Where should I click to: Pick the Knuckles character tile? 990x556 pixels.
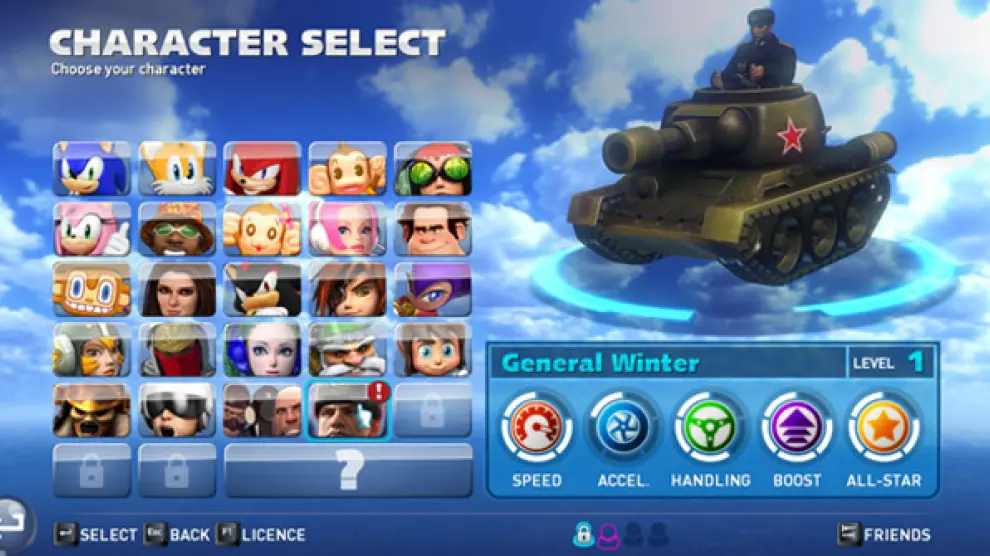(262, 168)
